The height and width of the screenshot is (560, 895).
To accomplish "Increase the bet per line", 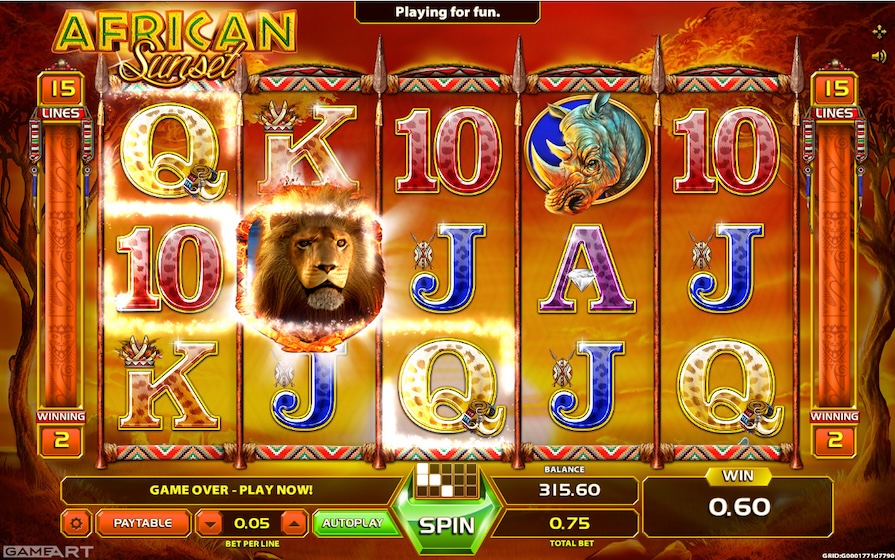I will (293, 522).
